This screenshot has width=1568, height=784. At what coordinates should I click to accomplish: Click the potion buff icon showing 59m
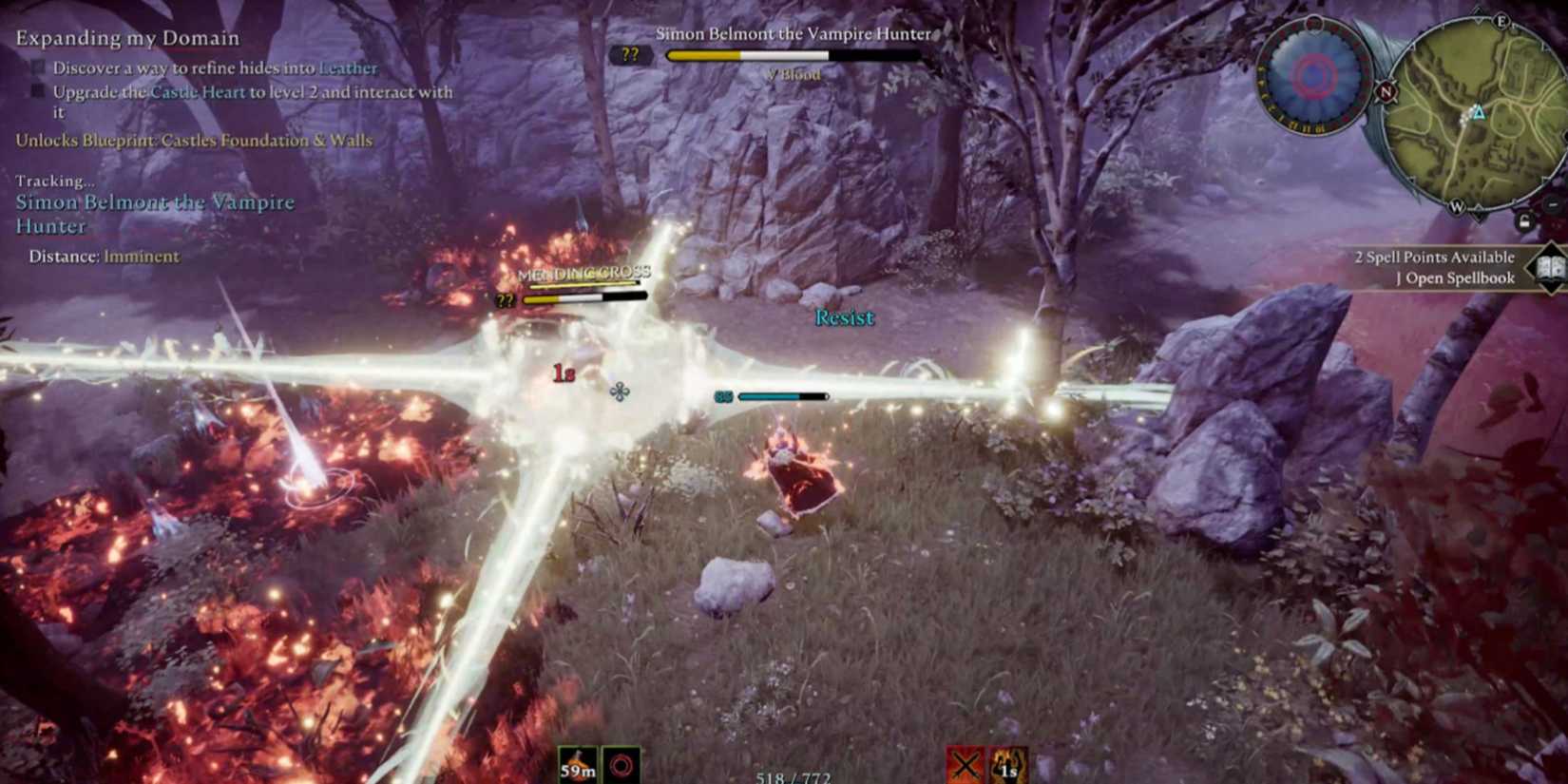tap(577, 765)
